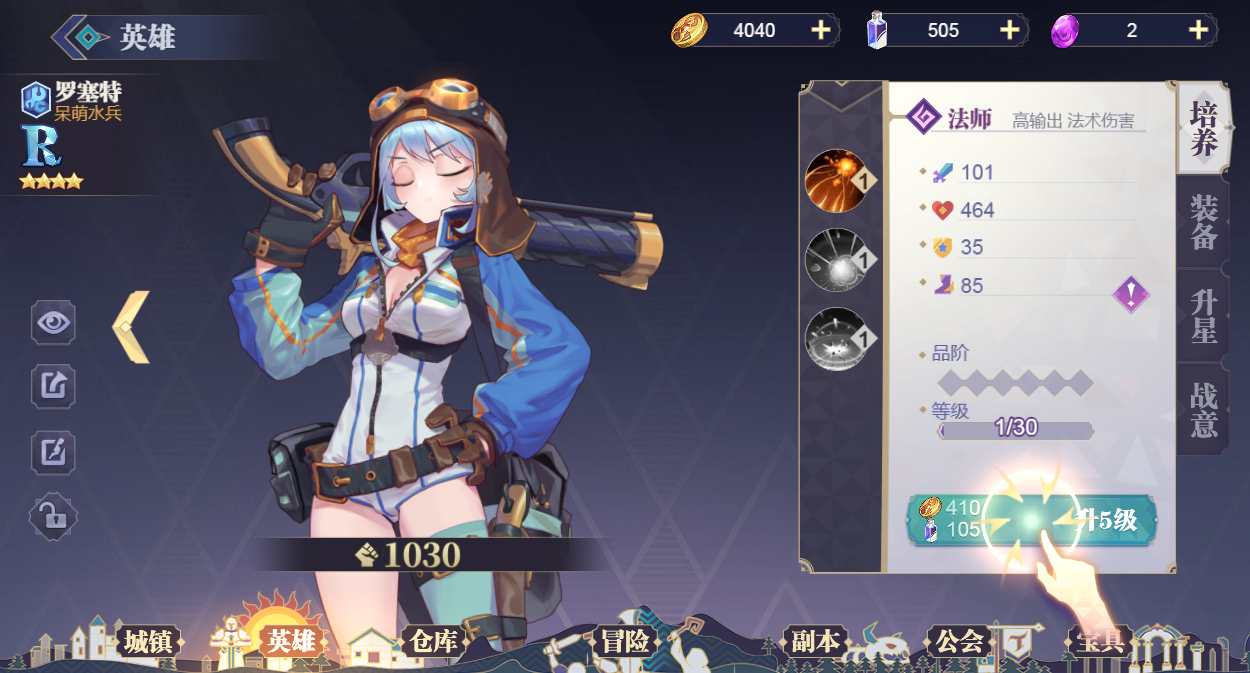The image size is (1250, 673).
Task: Open the 装备 equipment tab
Action: click(1202, 223)
